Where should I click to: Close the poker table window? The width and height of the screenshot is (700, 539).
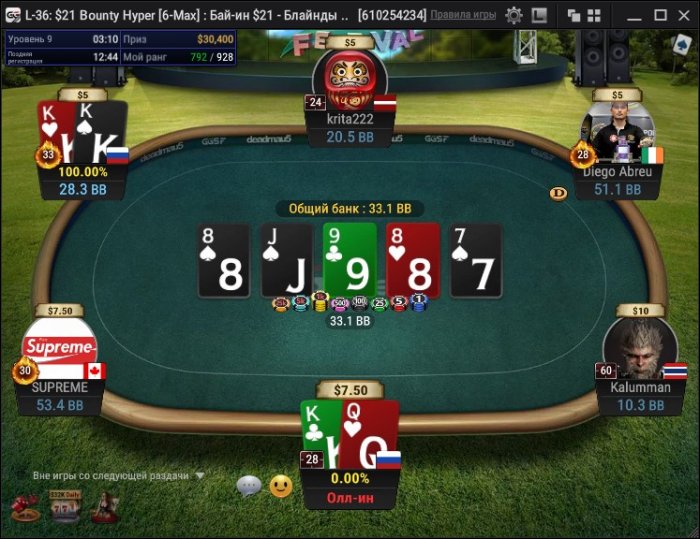[685, 15]
